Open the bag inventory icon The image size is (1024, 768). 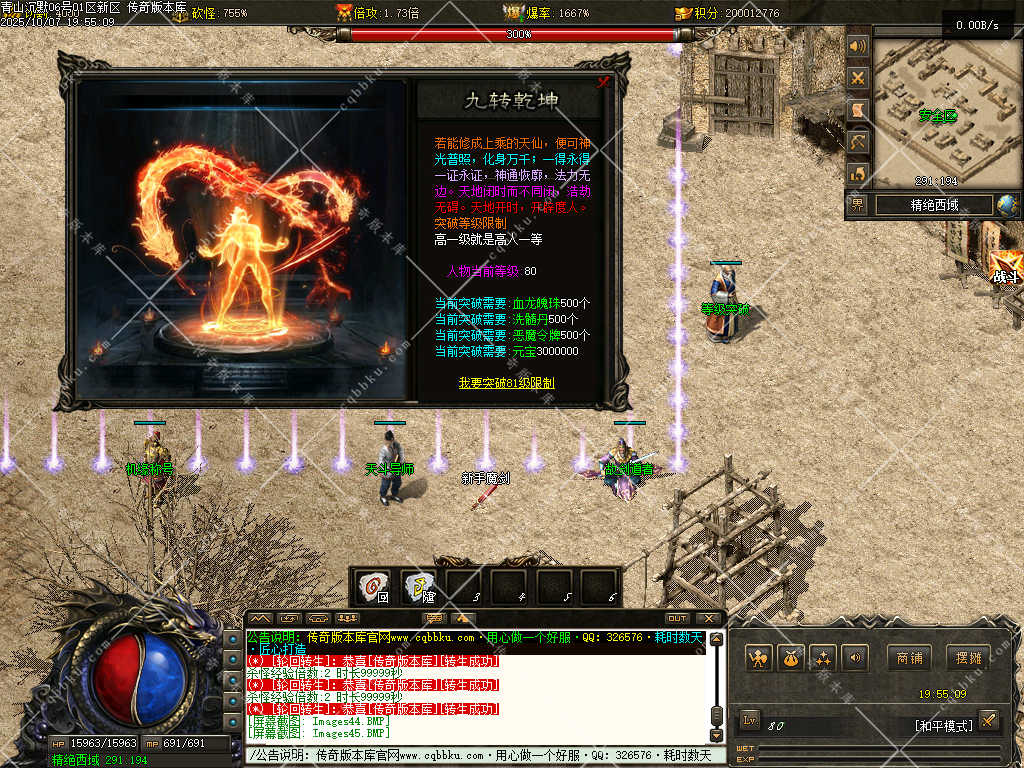point(790,658)
